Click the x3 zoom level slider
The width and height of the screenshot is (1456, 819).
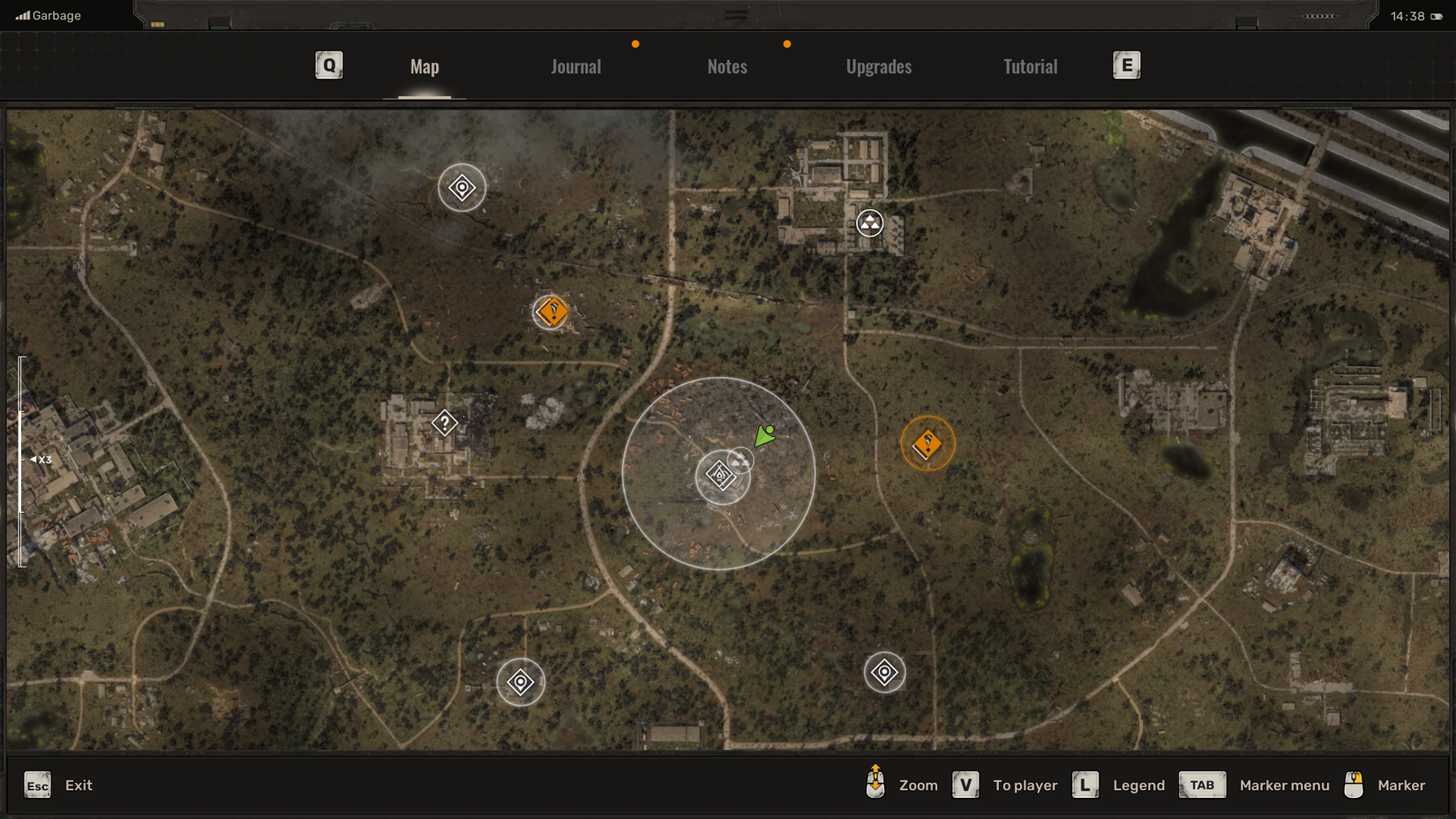37,458
